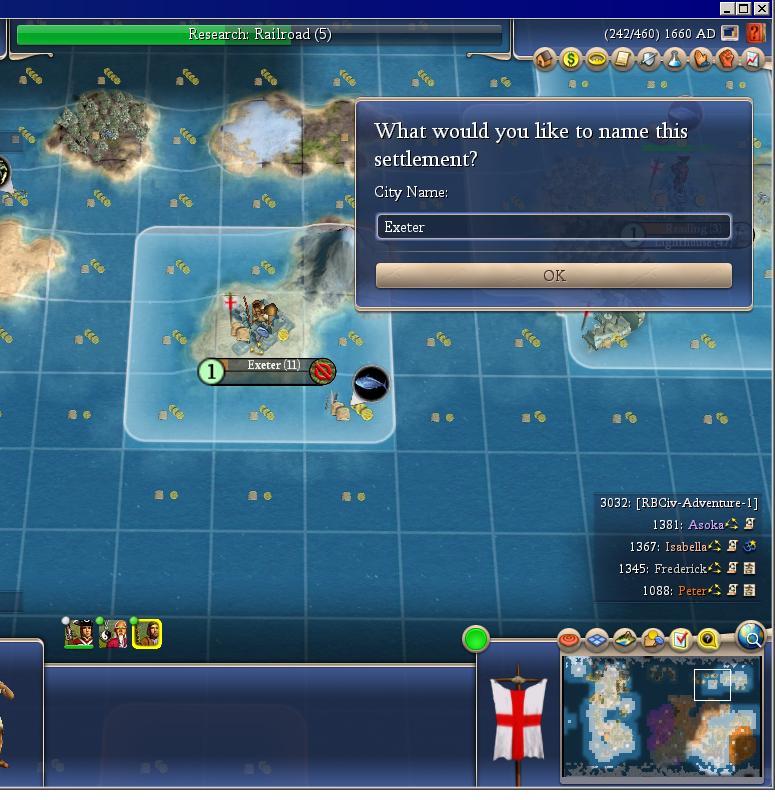Click on the world minimap
Screen dimensions: 775x800
[661, 714]
